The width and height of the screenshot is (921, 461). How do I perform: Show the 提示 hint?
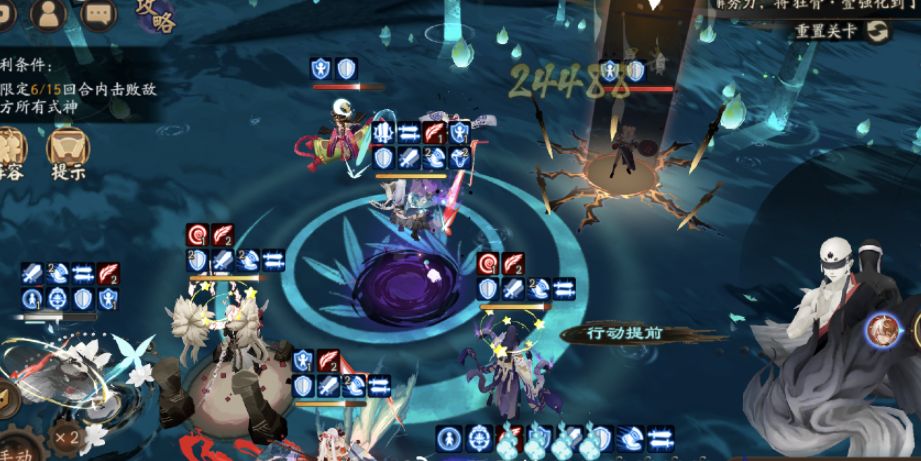pyautogui.click(x=68, y=153)
